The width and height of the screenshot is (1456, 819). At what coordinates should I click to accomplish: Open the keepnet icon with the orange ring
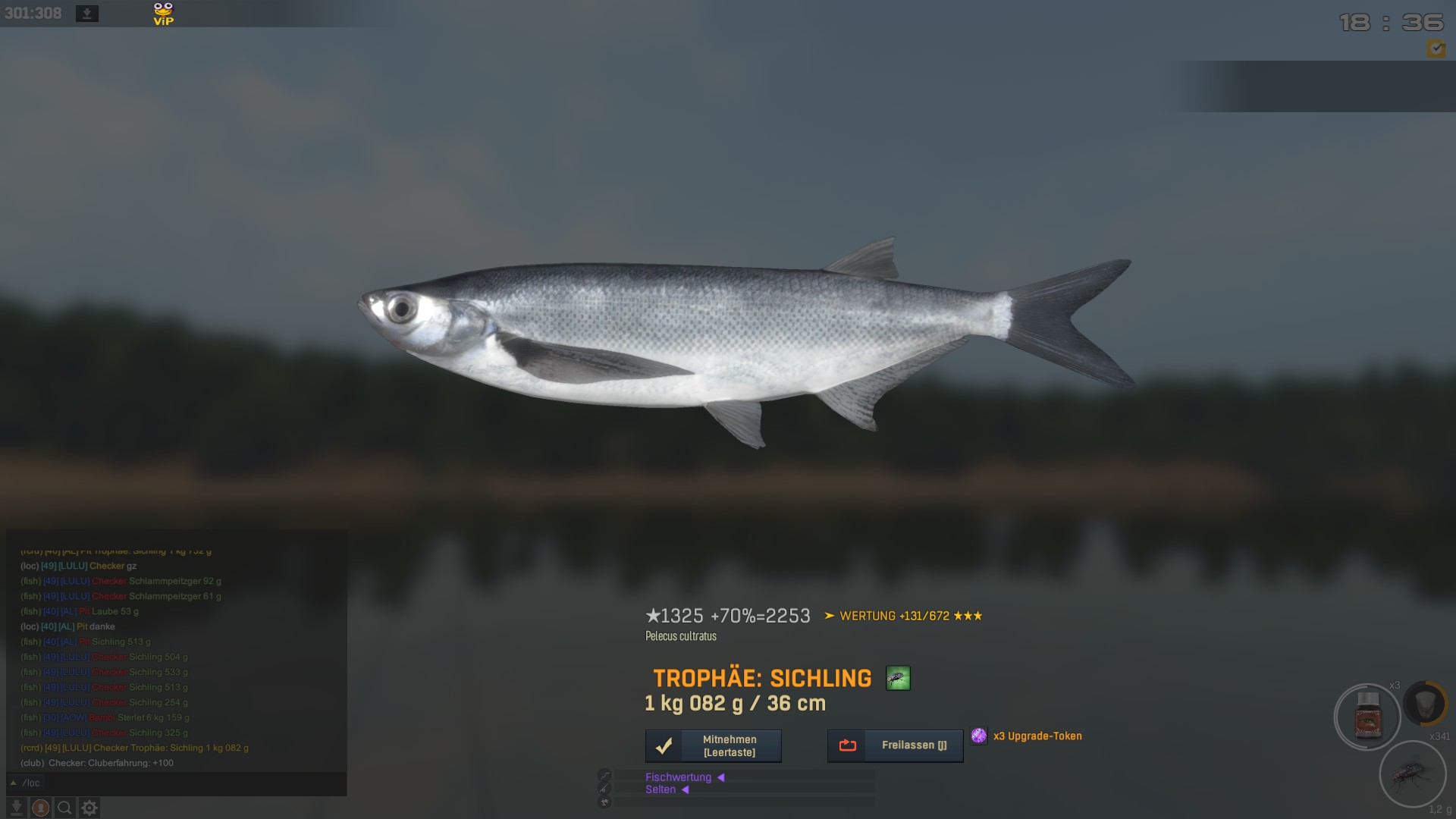[x=1426, y=703]
